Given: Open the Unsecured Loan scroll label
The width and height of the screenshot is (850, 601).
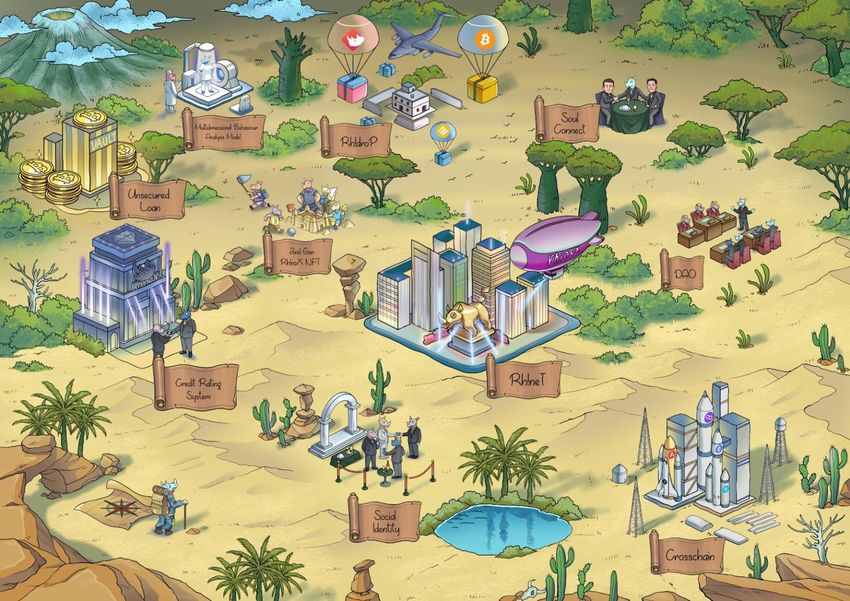Looking at the screenshot, I should 147,197.
